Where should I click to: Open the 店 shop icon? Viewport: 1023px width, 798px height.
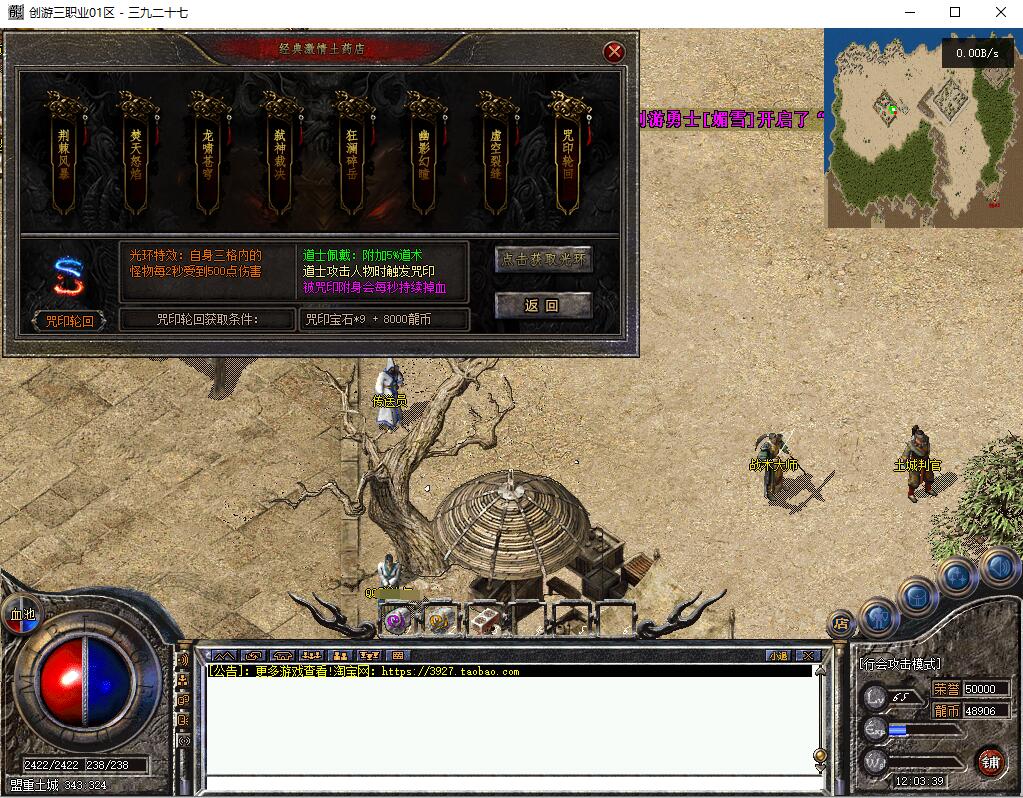[841, 625]
